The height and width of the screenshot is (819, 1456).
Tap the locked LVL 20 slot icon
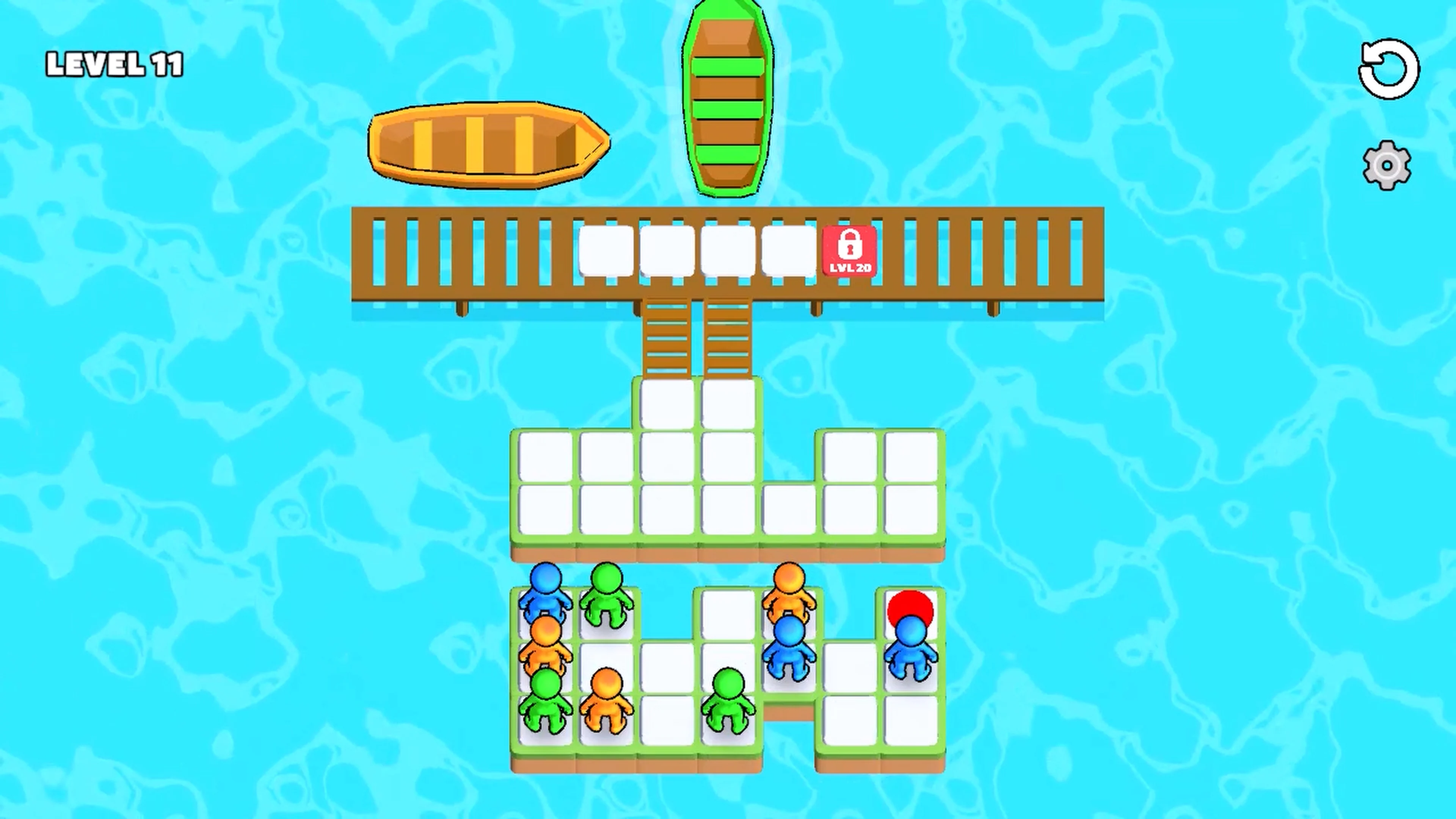click(x=849, y=252)
